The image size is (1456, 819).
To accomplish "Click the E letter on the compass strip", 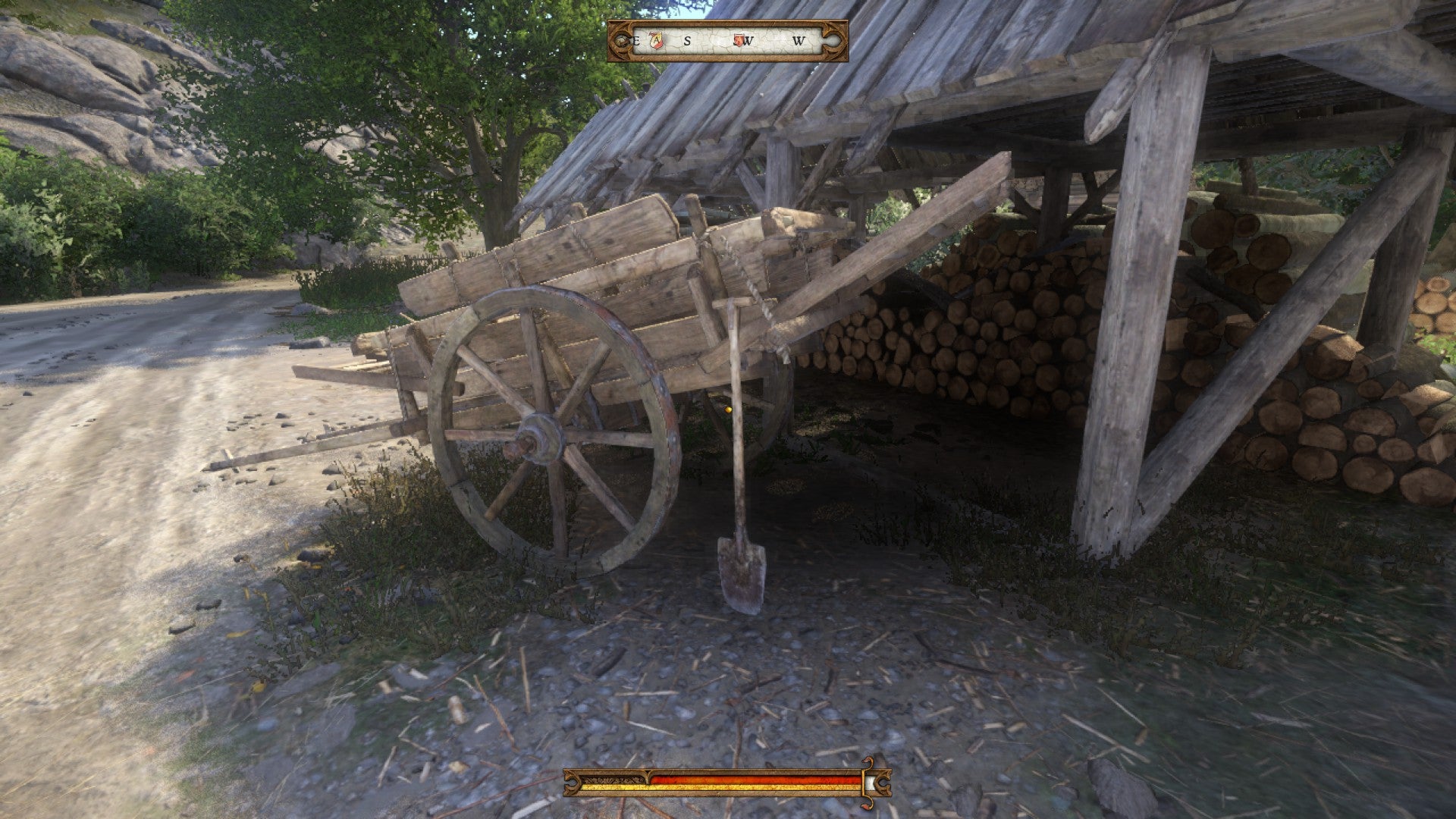I will pyautogui.click(x=635, y=40).
